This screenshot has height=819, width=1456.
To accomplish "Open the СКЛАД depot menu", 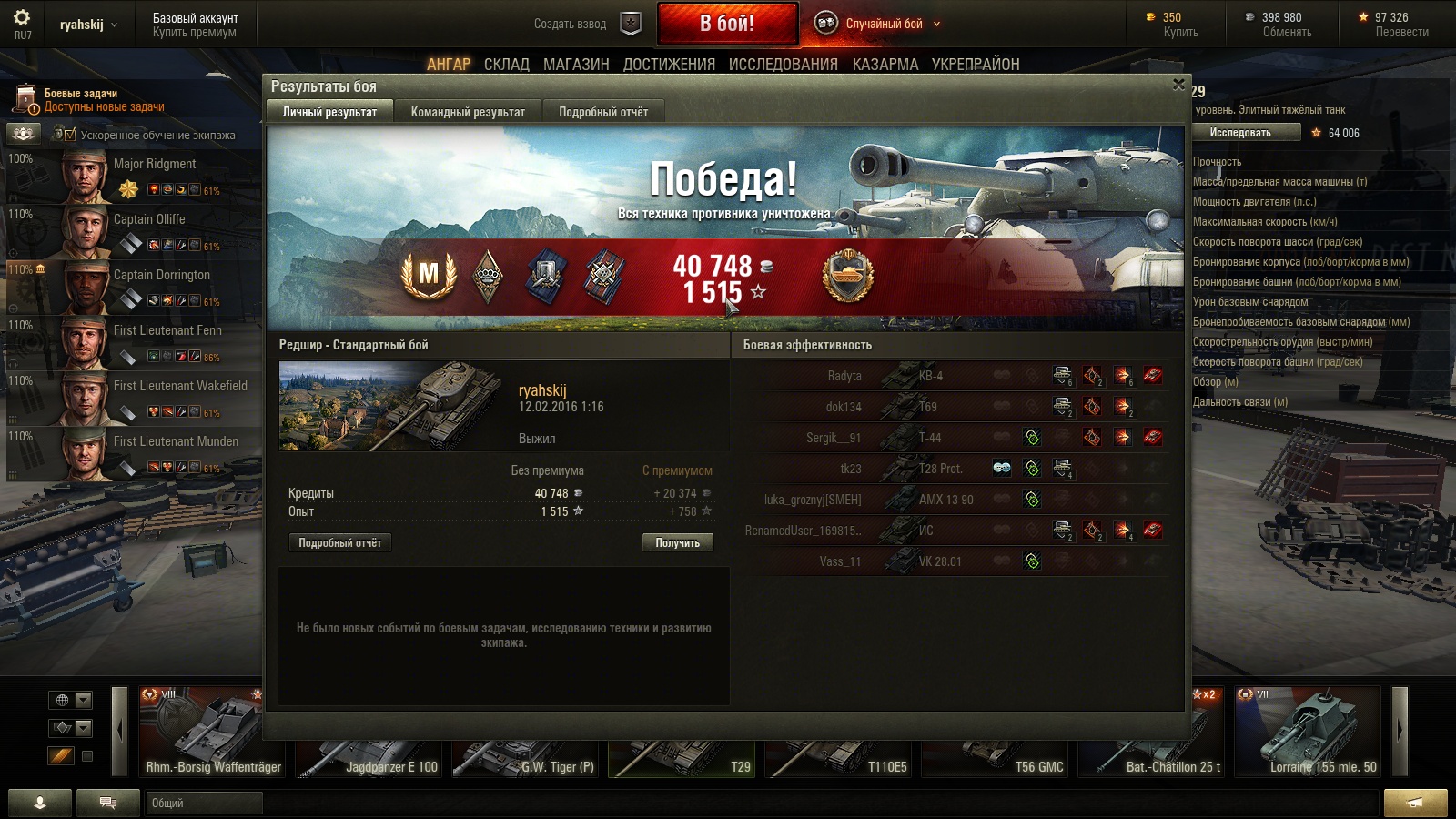I will click(x=506, y=65).
